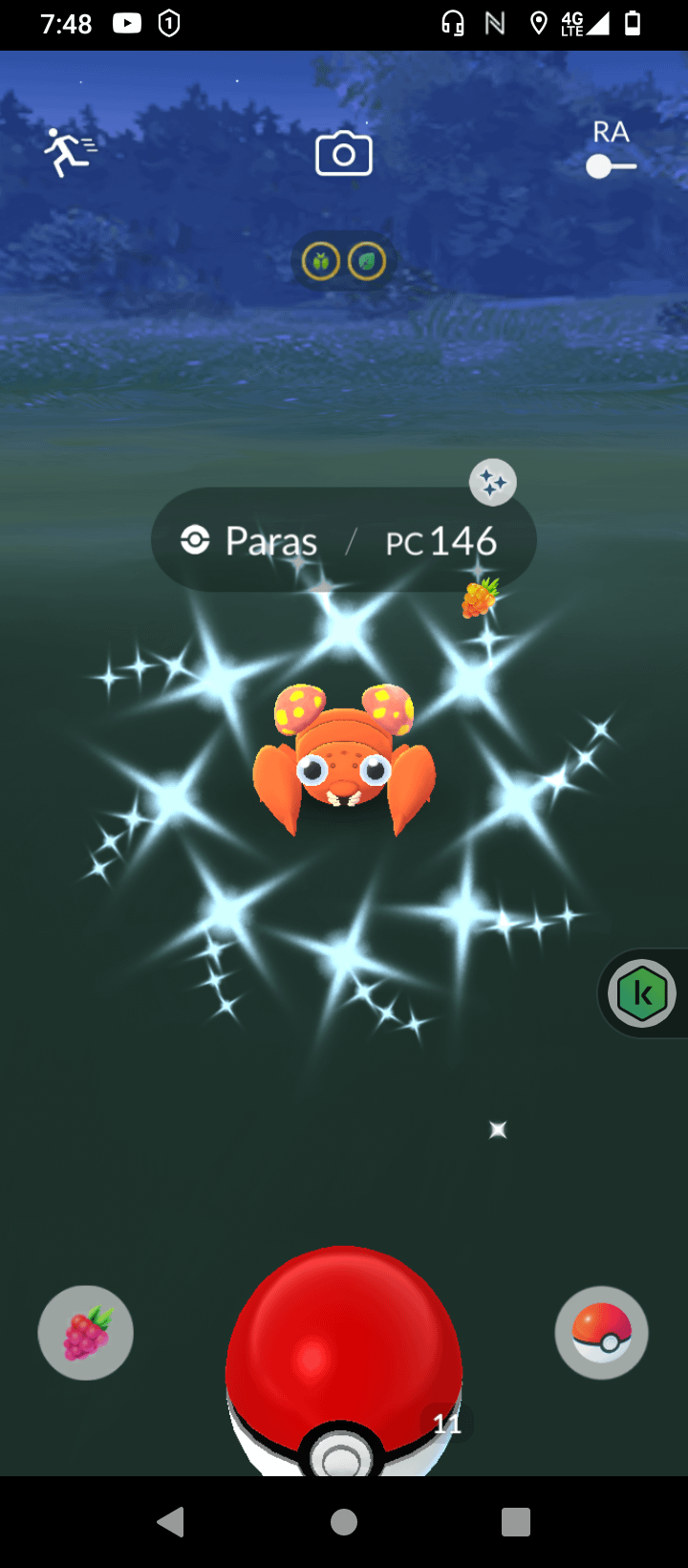Open the camera snapshot mode
Image resolution: width=688 pixels, height=1568 pixels.
click(x=344, y=154)
